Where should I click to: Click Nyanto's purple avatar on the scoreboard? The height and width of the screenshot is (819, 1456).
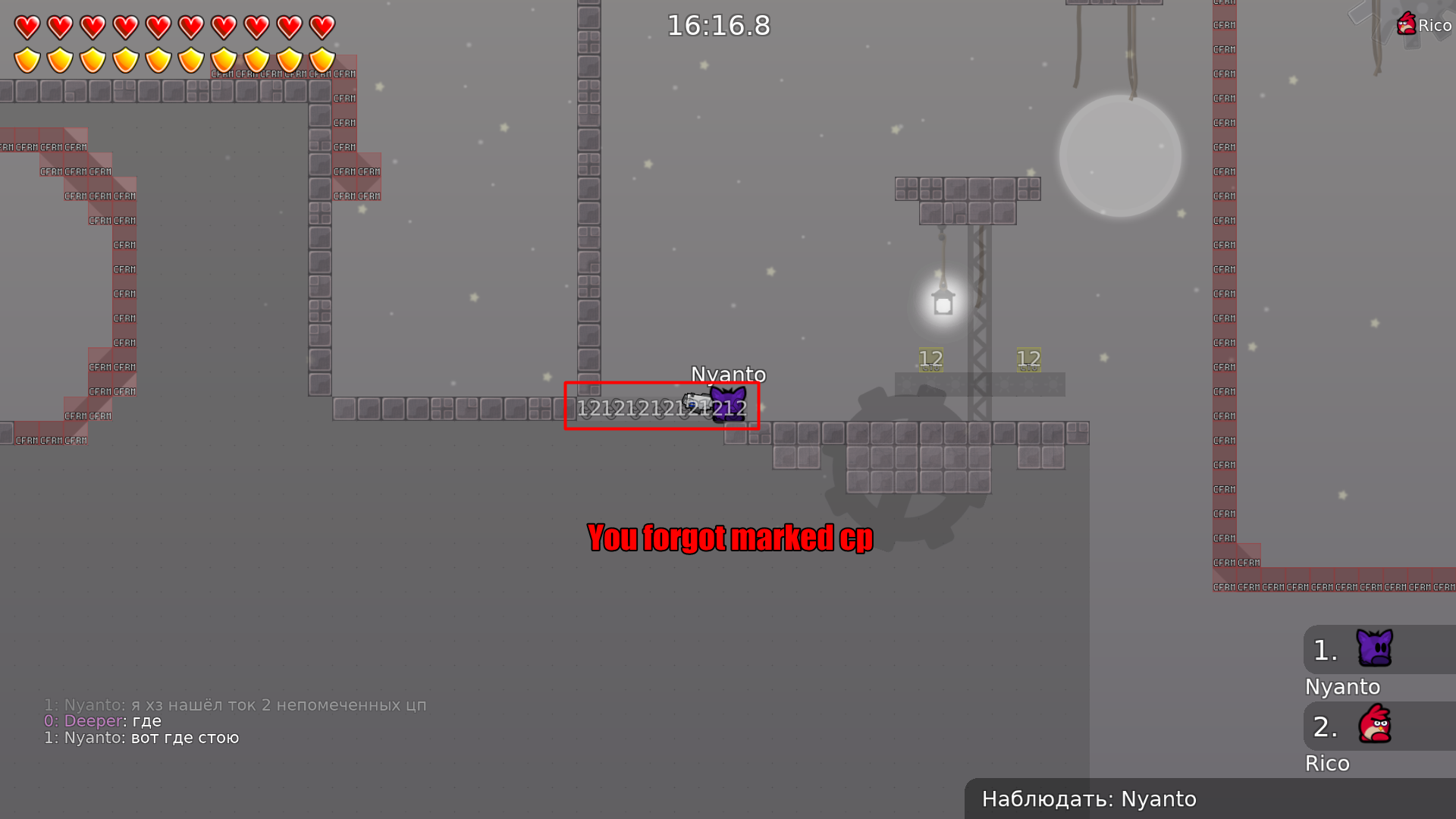[x=1374, y=649]
